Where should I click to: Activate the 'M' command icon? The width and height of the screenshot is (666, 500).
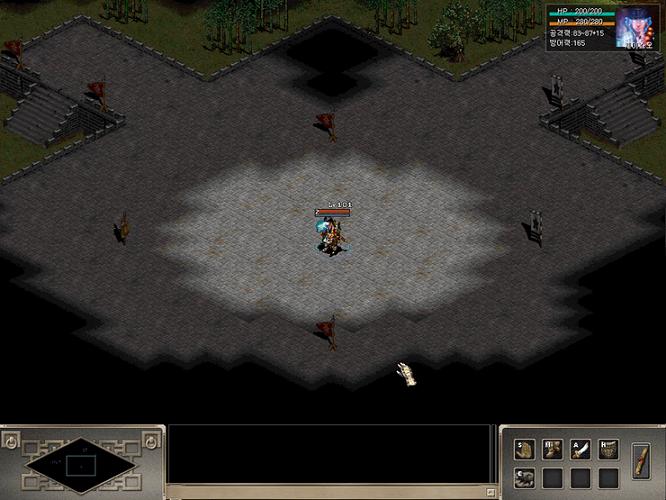[552, 450]
